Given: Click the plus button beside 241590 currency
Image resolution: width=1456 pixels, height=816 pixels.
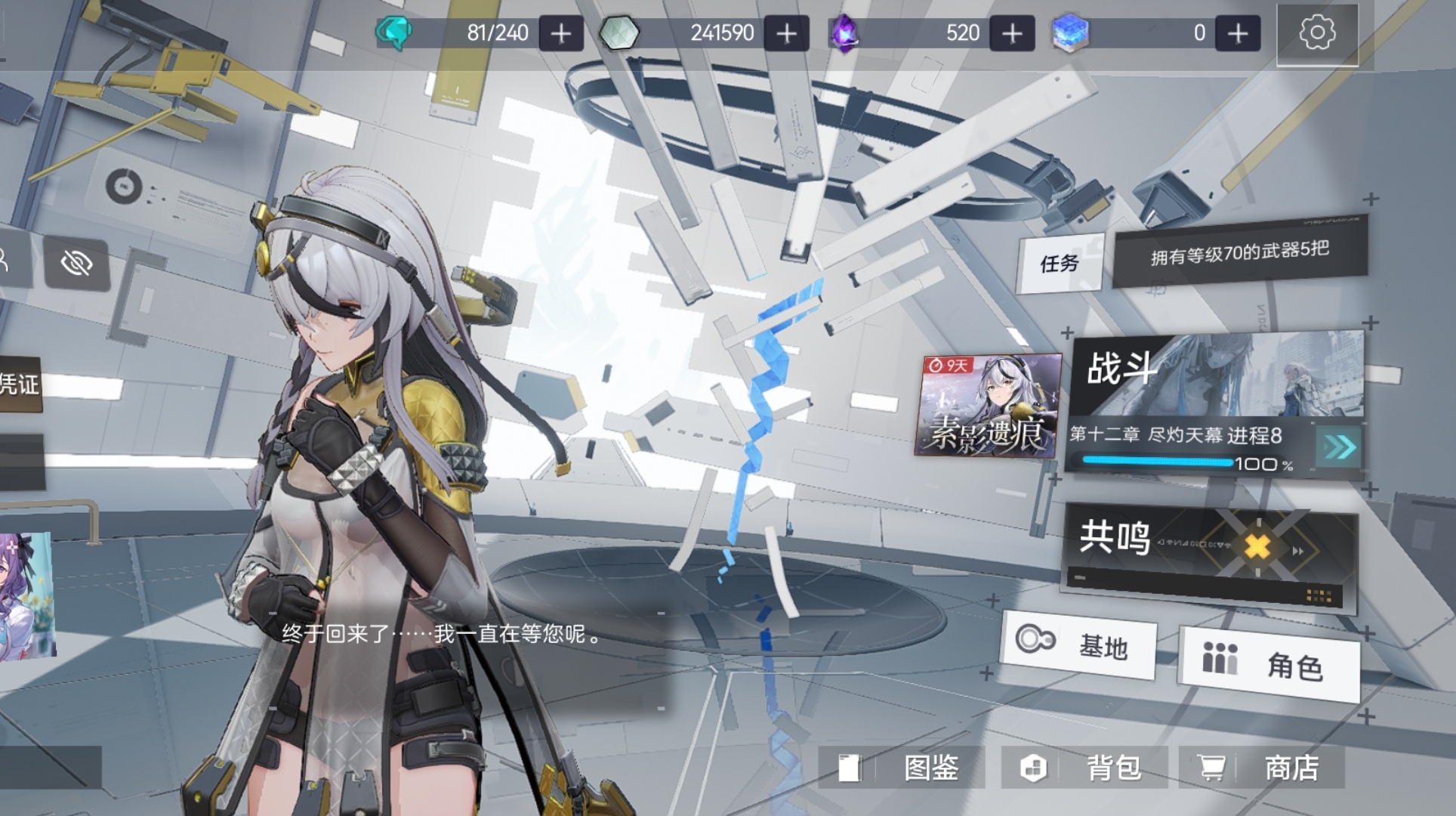Looking at the screenshot, I should 785,33.
